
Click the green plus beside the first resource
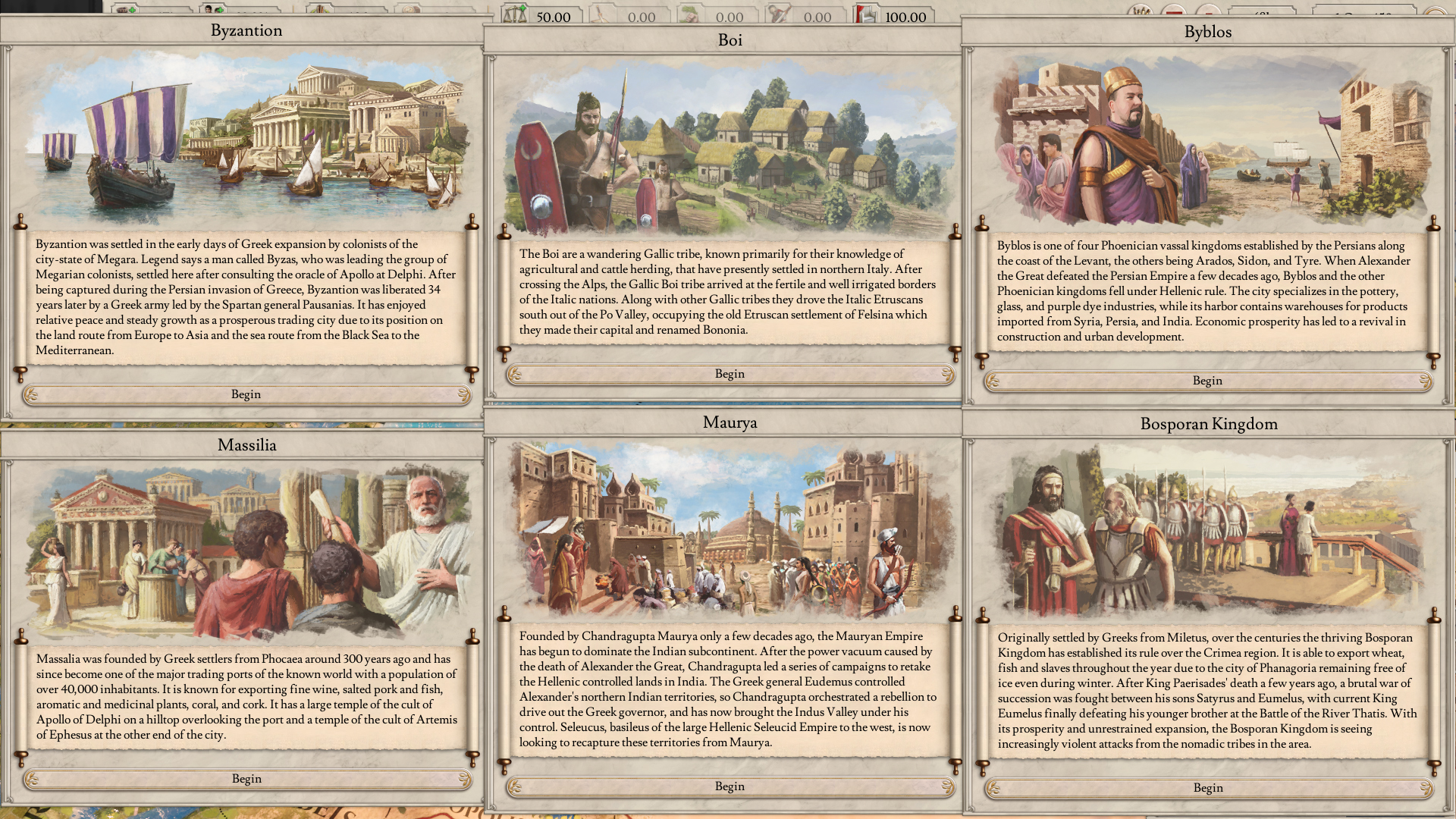[x=132, y=11]
